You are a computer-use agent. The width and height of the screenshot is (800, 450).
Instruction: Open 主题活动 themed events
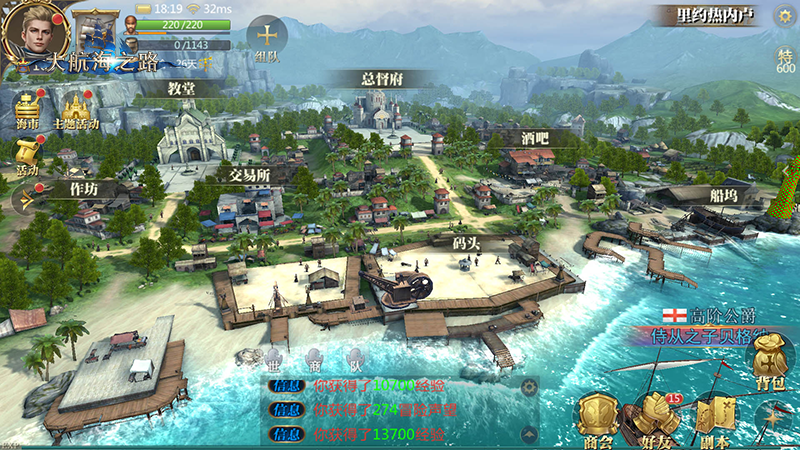[x=76, y=110]
